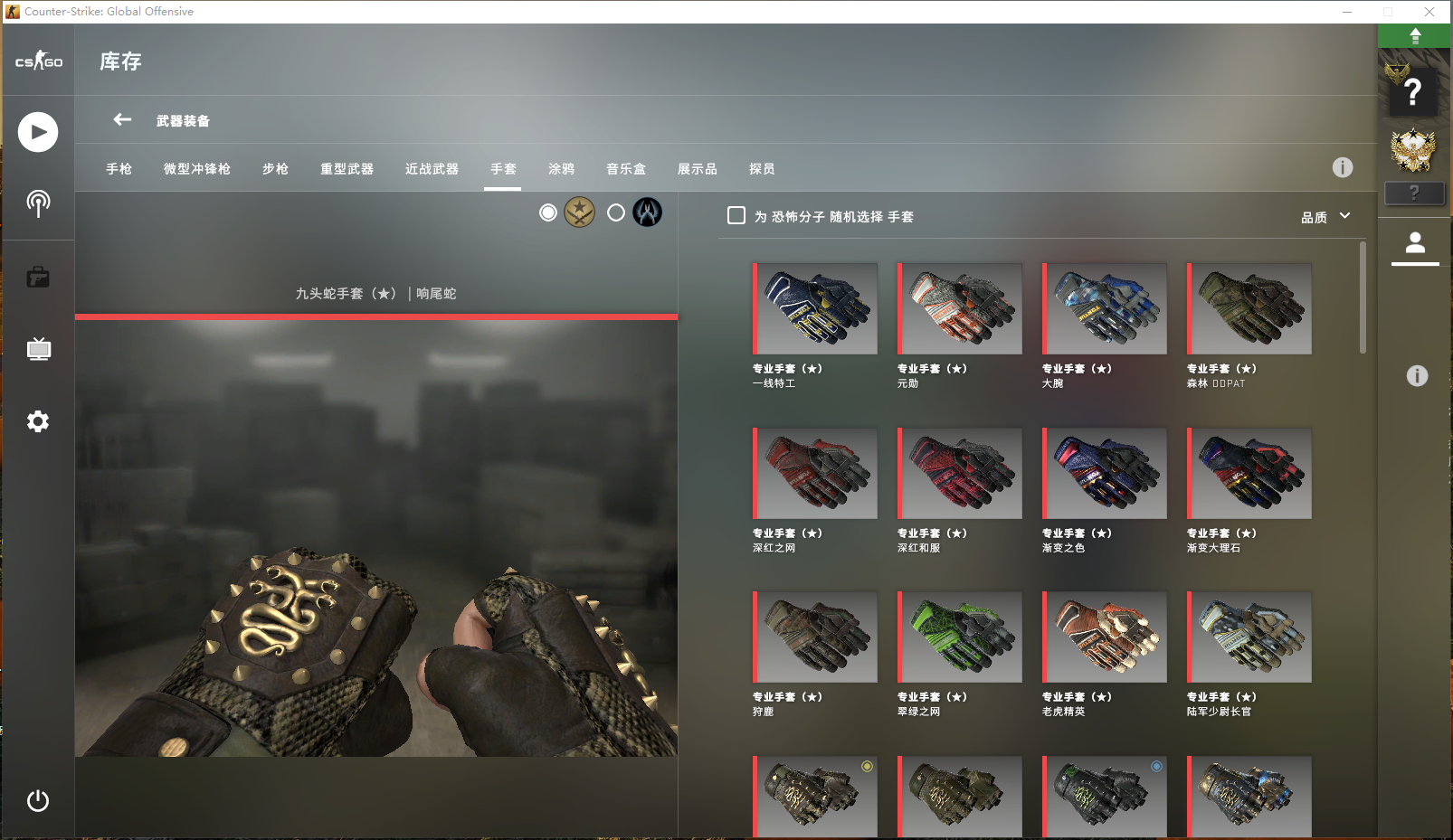Select the 深红和服 gloves thumbnail
Viewport: 1453px width, 840px height.
point(960,474)
